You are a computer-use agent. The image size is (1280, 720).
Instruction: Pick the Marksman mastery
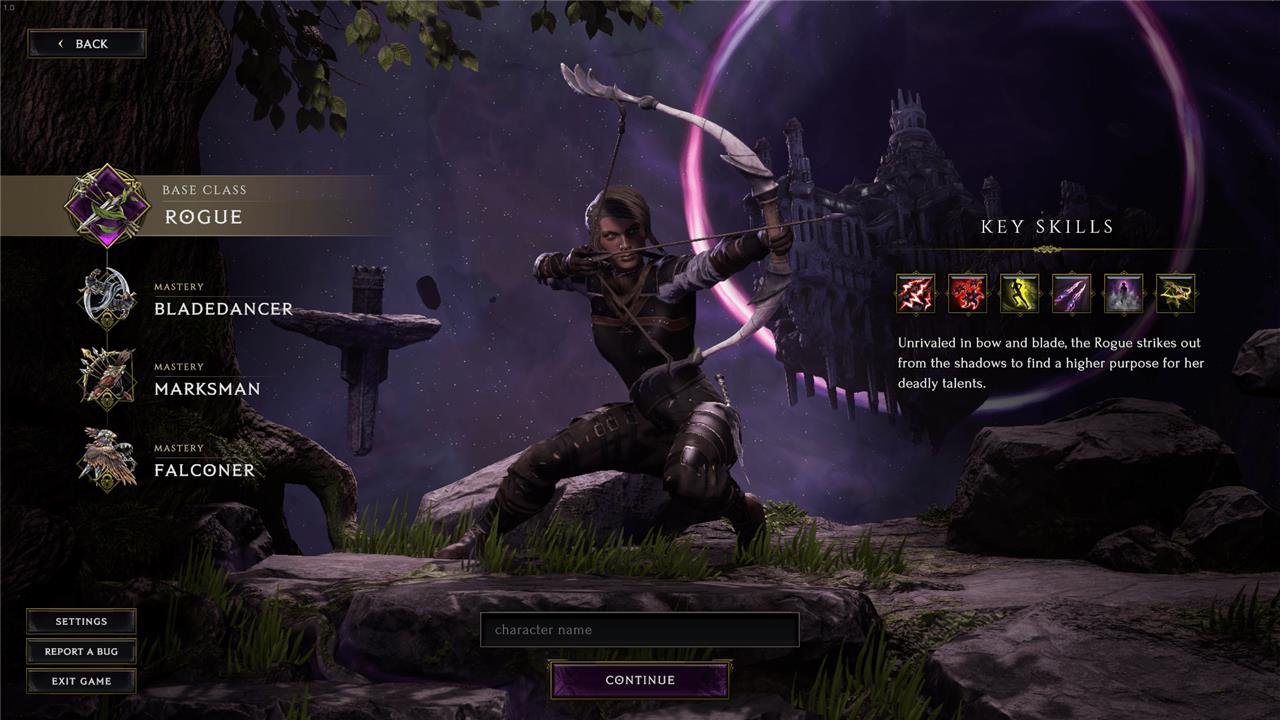click(x=206, y=380)
